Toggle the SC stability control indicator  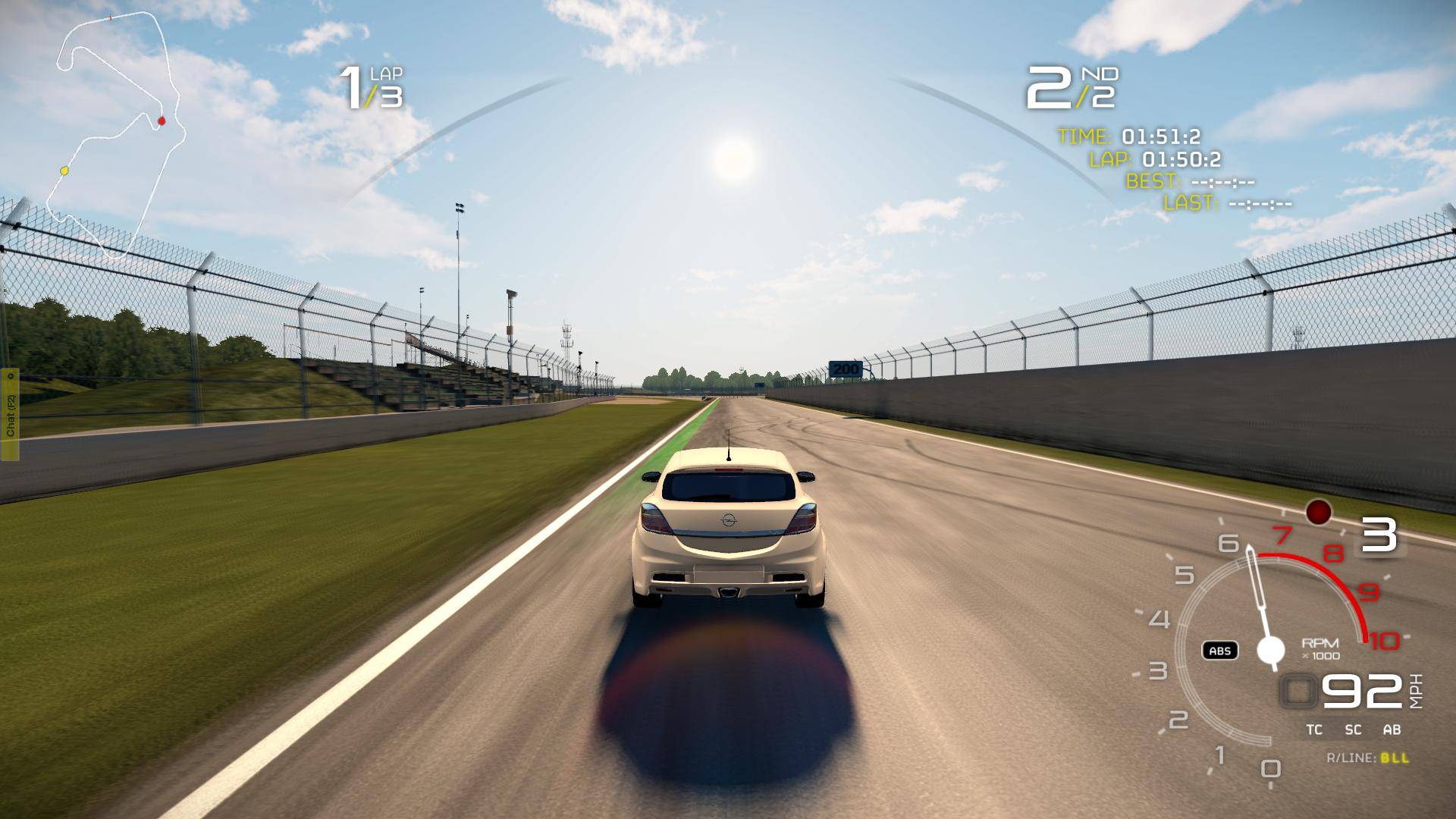(x=1353, y=730)
